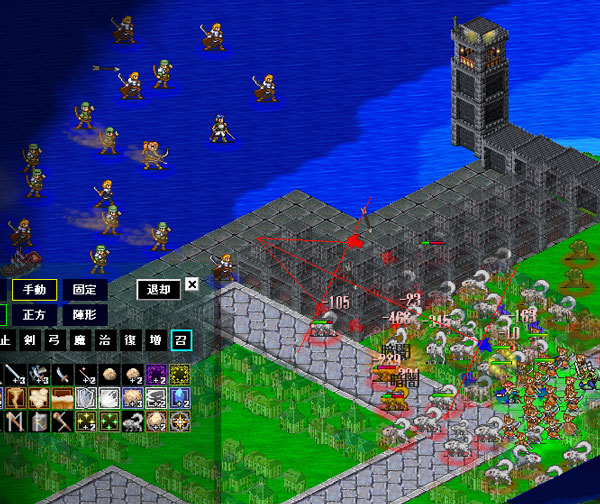600x504 pixels.
Task: Open the 陣形 (formation) option
Action: pos(85,314)
